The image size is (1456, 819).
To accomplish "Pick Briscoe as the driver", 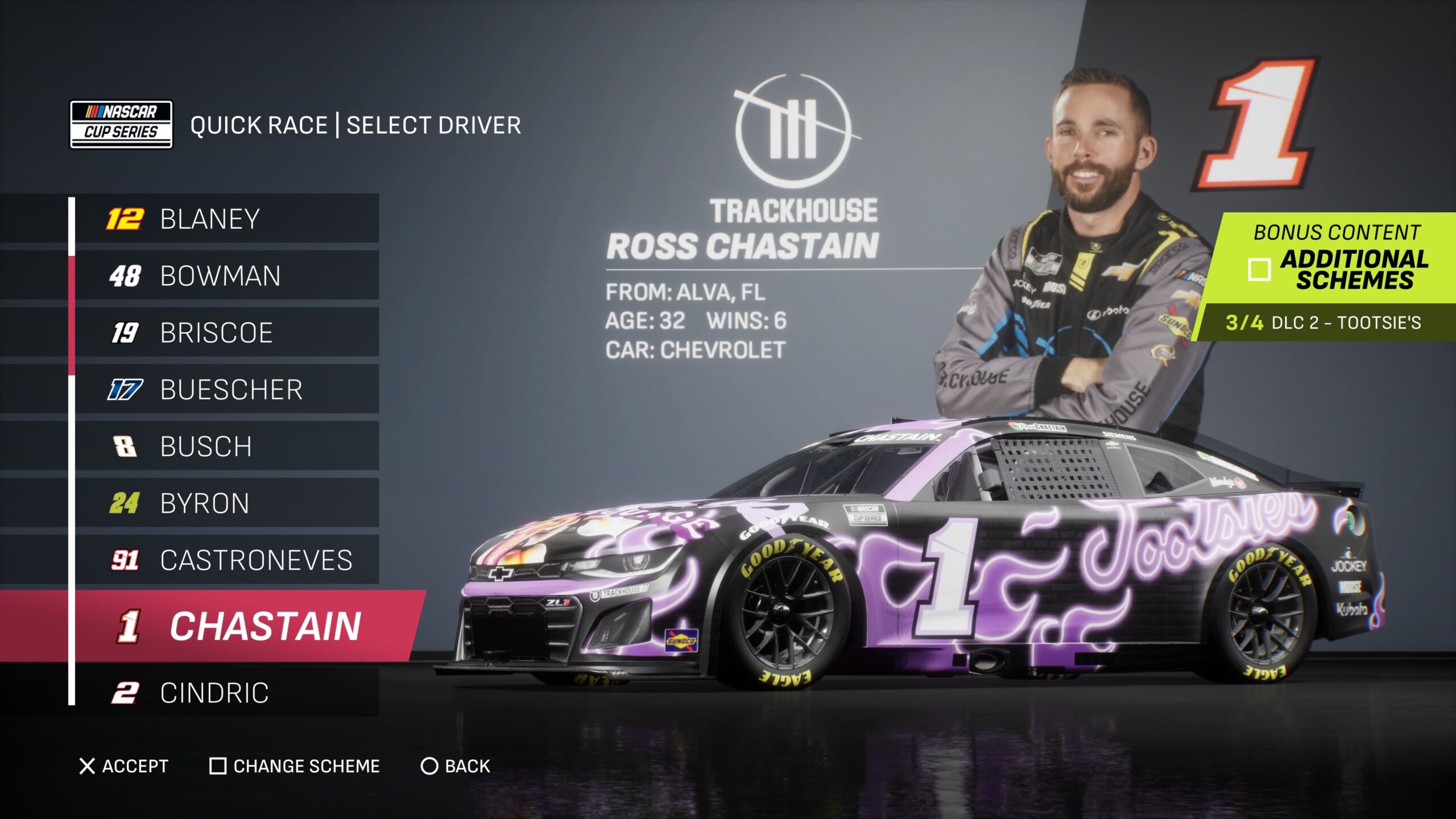I will 226,333.
